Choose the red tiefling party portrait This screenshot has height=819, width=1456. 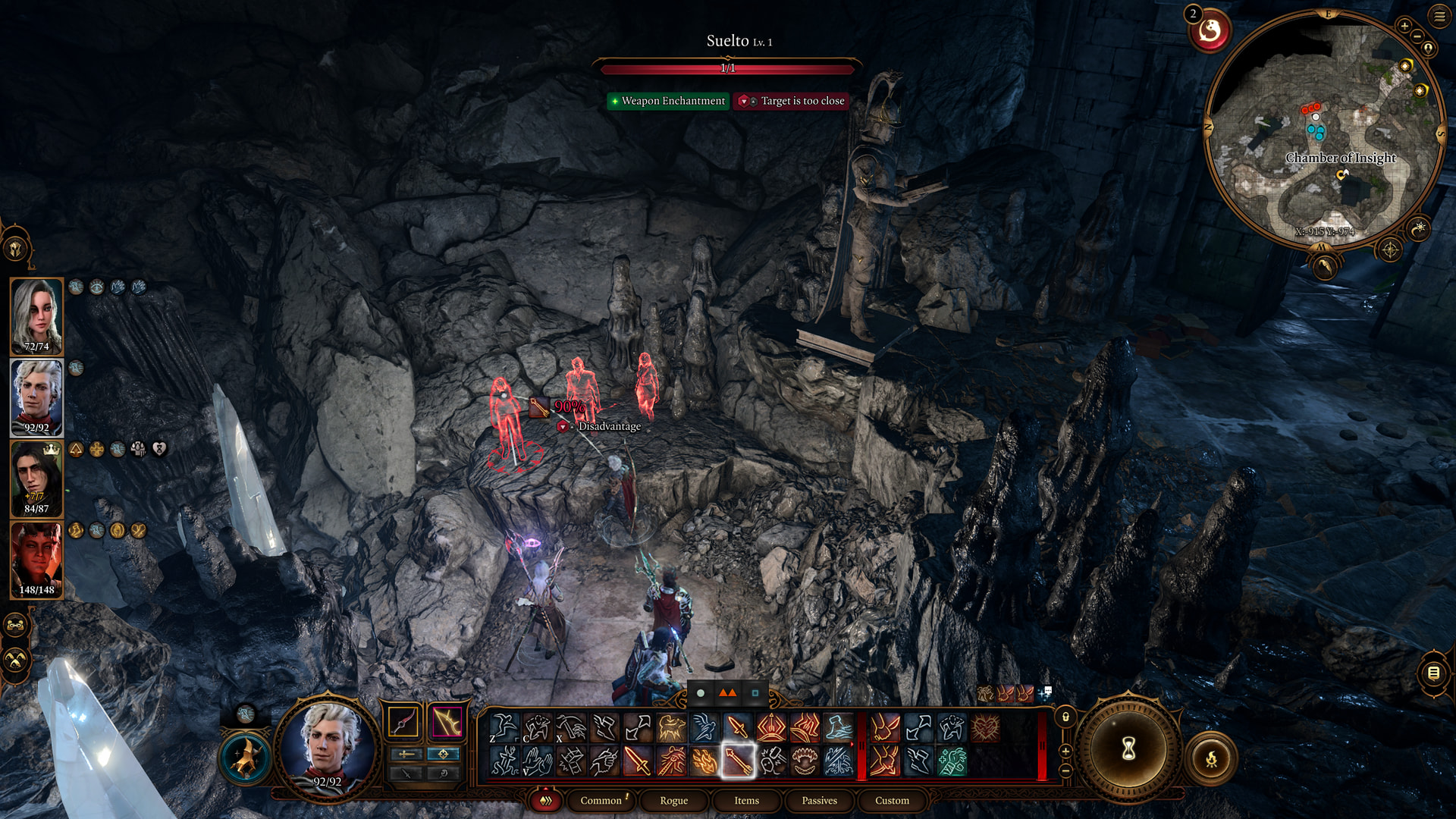pos(36,560)
